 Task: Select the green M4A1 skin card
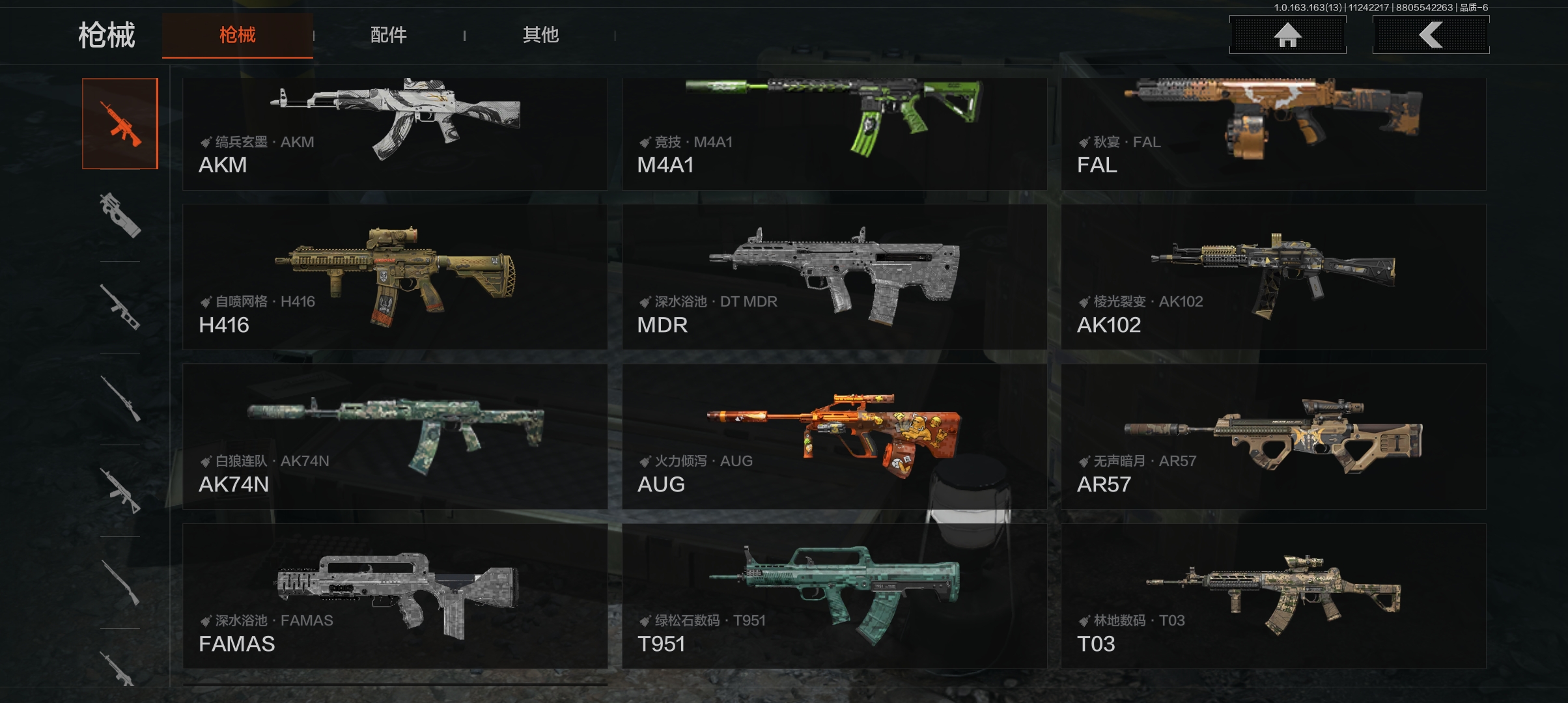tap(834, 134)
